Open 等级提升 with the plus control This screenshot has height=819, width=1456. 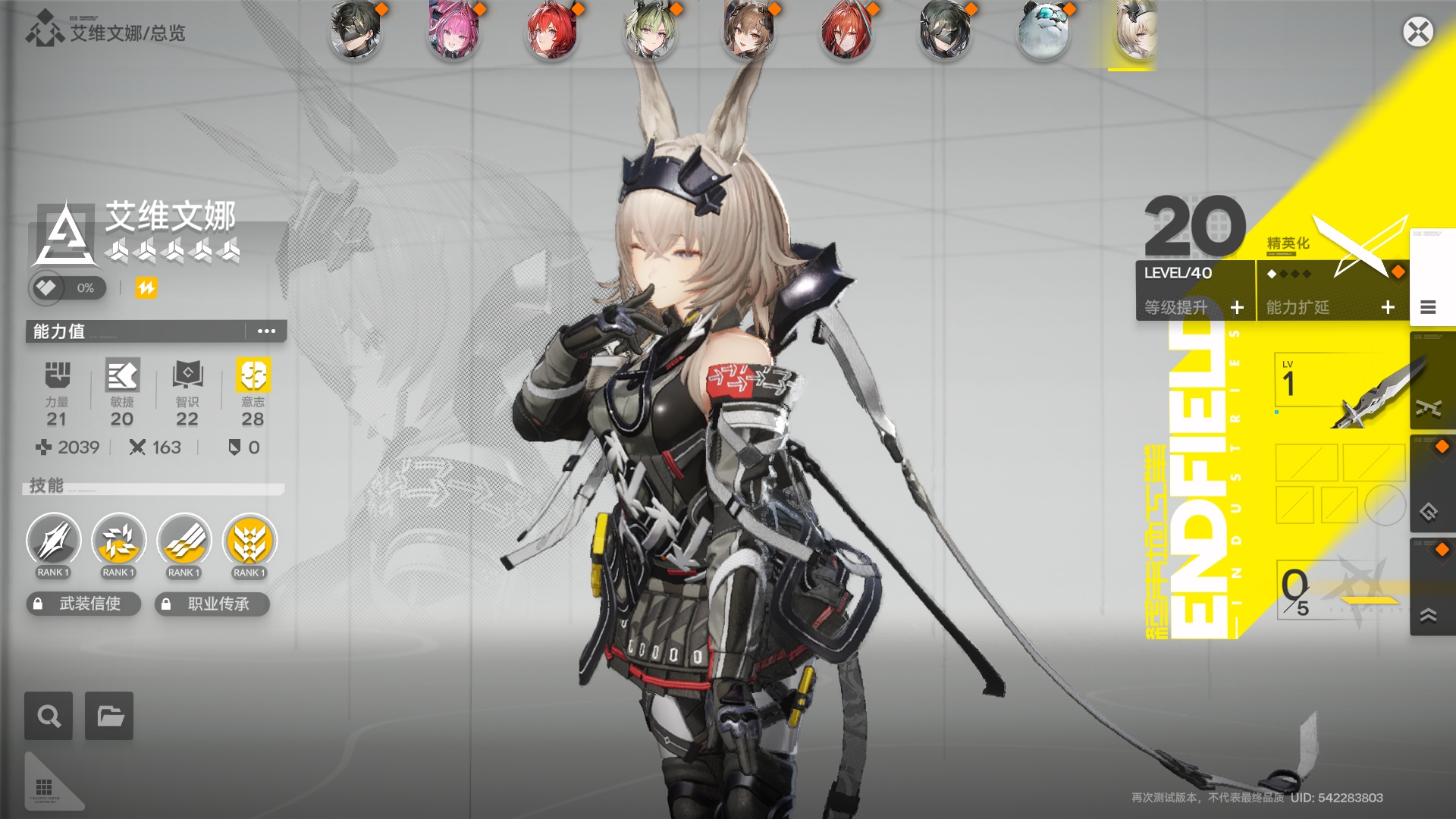(x=1238, y=307)
